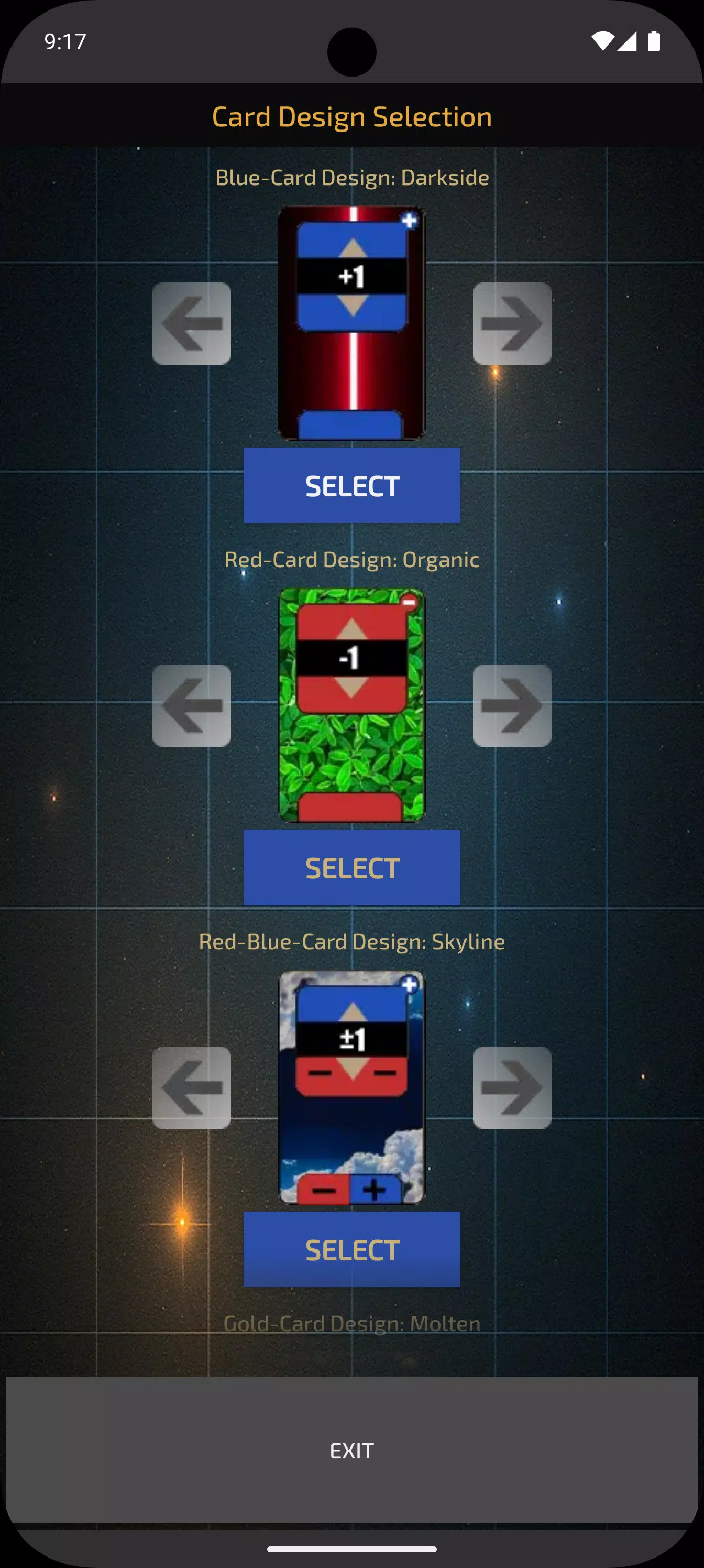Screen dimensions: 704x1568
Task: Tap the Card Design Selection title
Action: pyautogui.click(x=351, y=116)
